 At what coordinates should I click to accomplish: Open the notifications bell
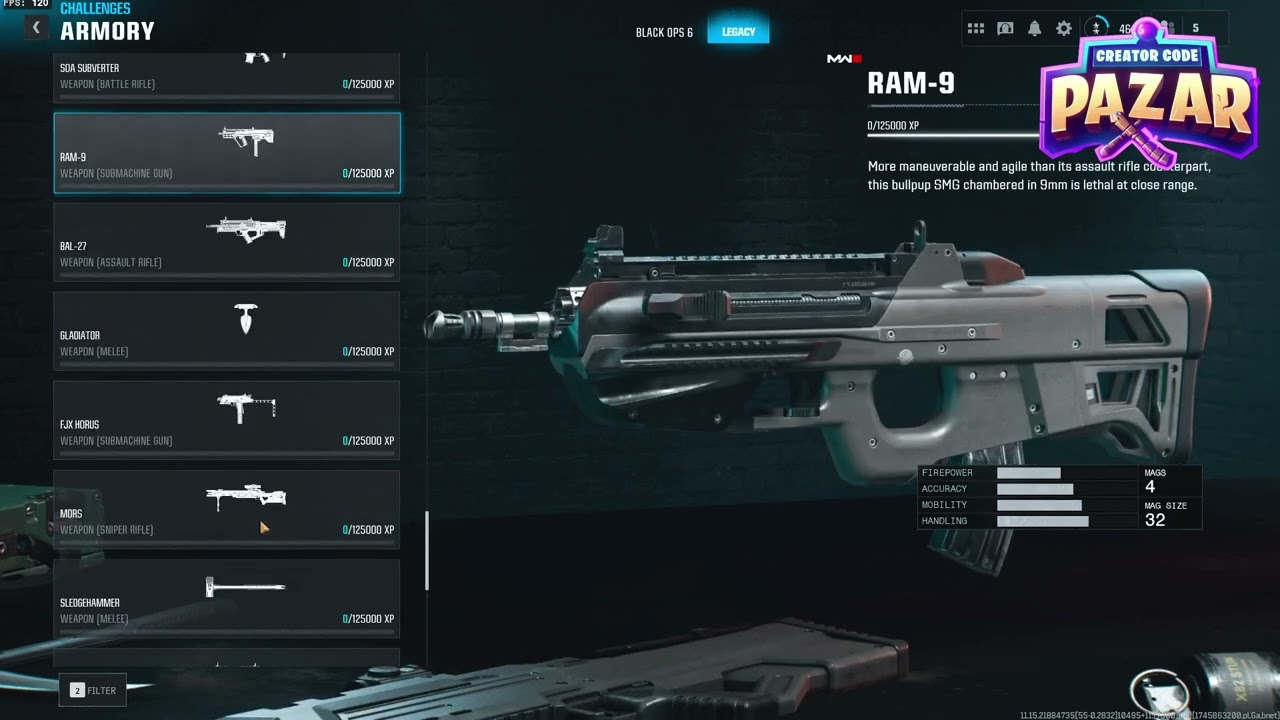tap(1035, 29)
